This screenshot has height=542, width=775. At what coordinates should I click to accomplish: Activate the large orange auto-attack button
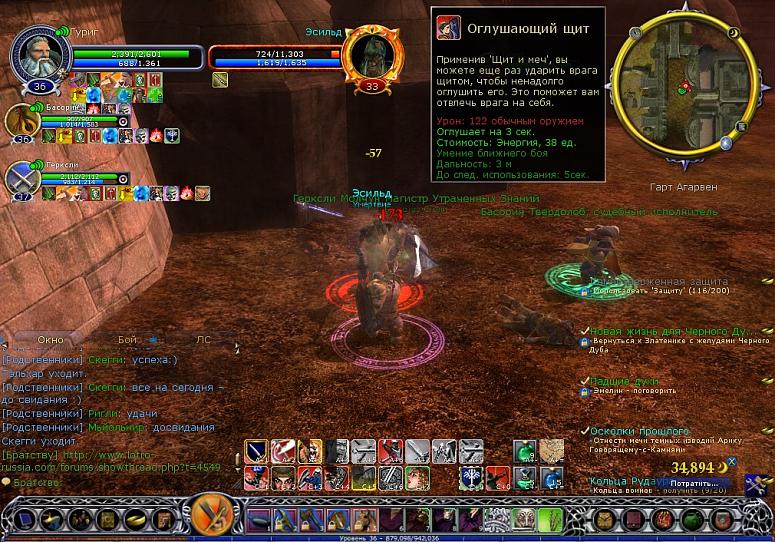coord(212,516)
